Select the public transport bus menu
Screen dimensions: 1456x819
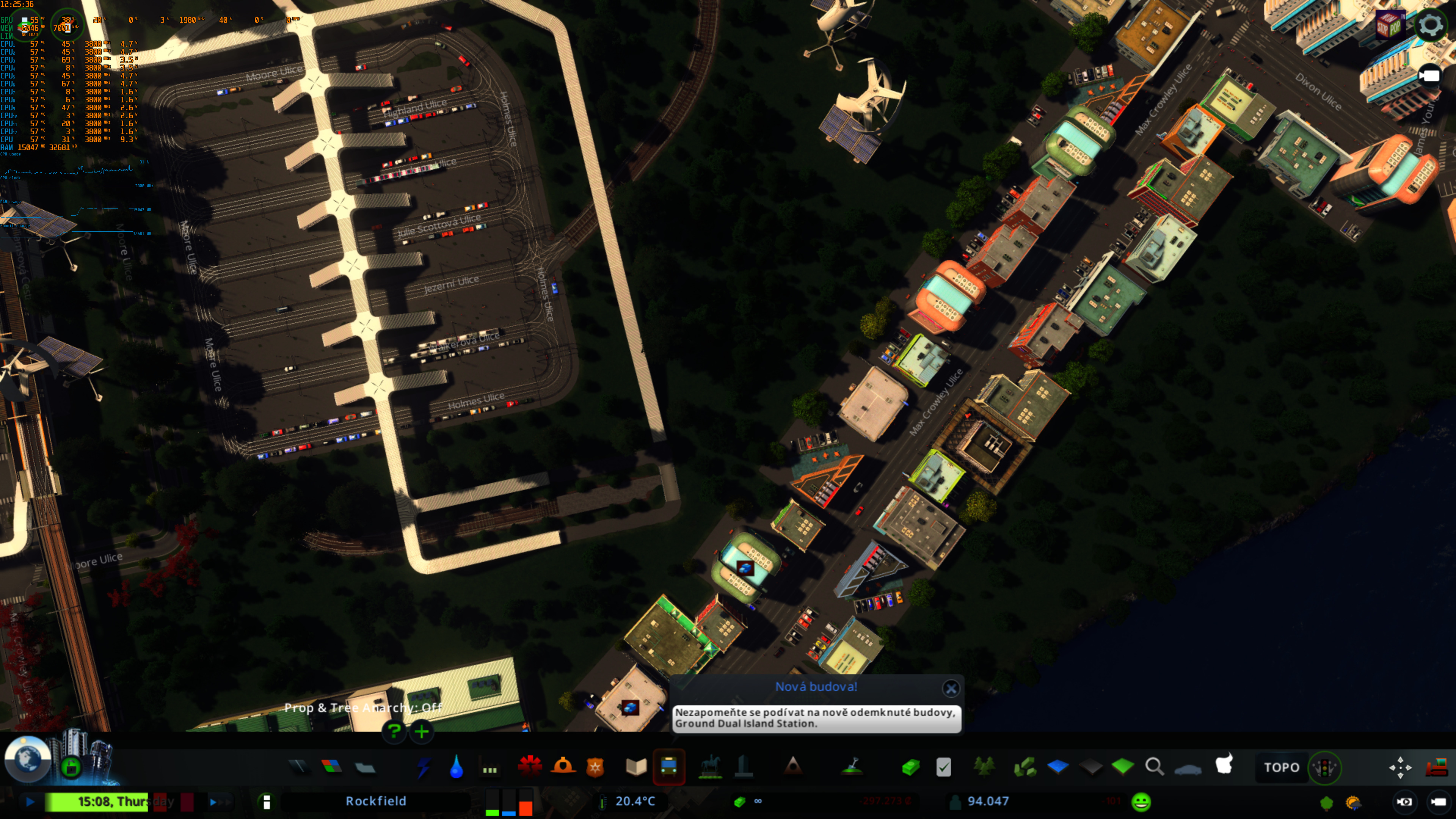point(668,767)
